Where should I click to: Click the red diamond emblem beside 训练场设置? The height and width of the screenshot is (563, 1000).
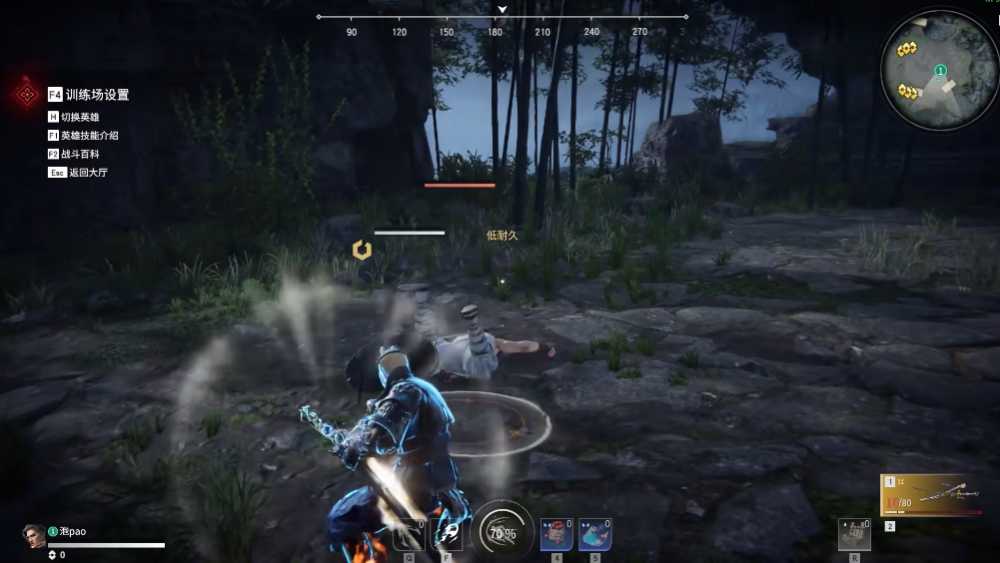pos(26,95)
